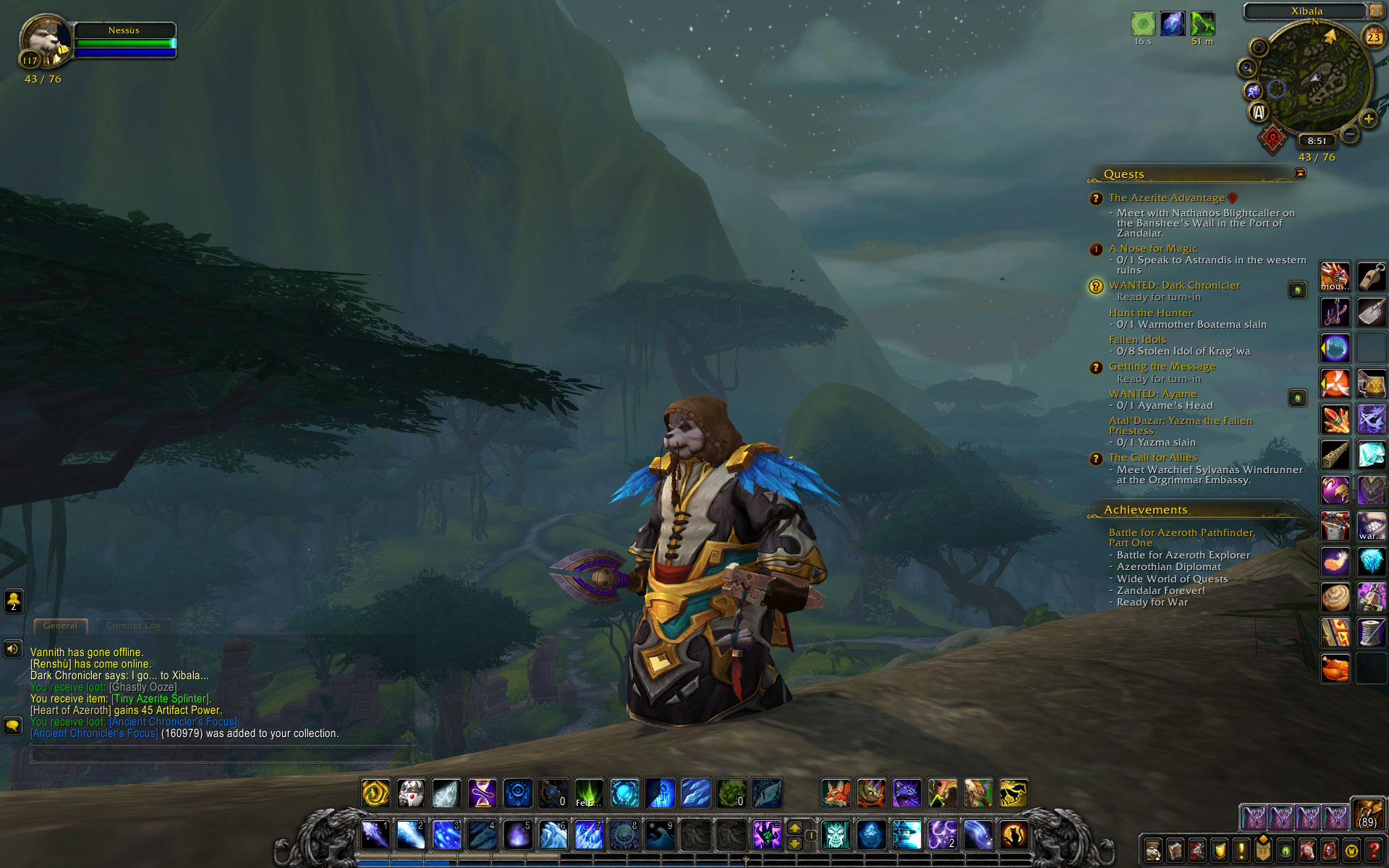Select the WANTED: Dark Chronicler quest
The image size is (1389, 868).
click(1174, 286)
